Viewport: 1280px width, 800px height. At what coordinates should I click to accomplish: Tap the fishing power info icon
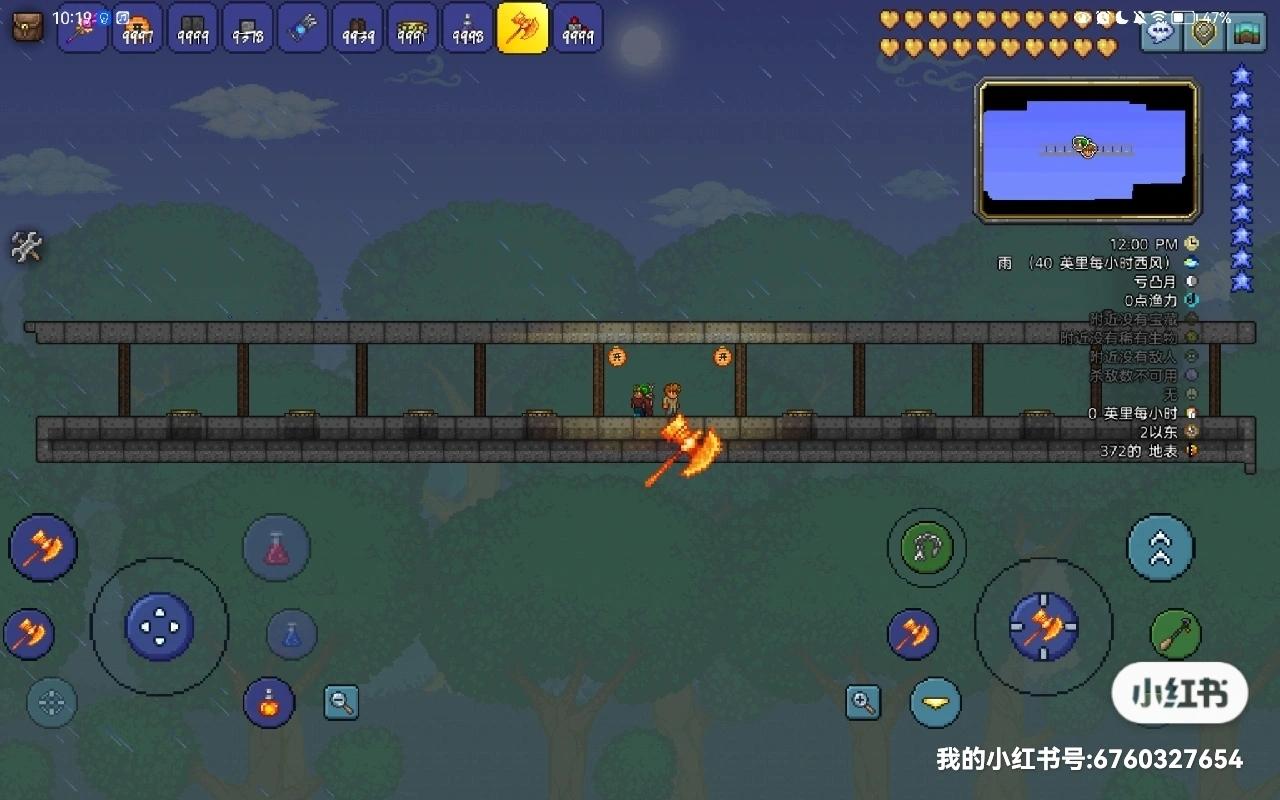pyautogui.click(x=1190, y=298)
